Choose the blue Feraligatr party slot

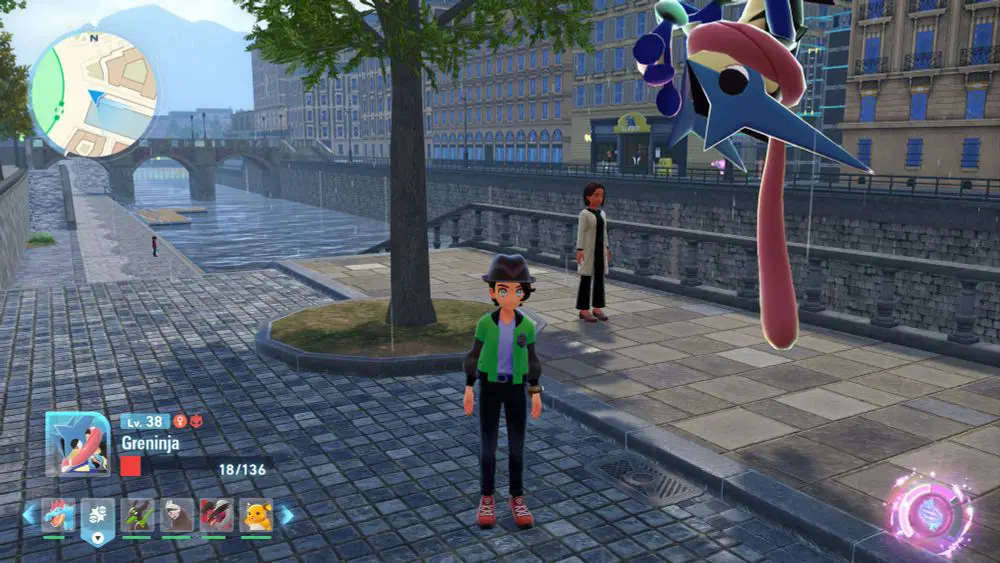[58, 515]
